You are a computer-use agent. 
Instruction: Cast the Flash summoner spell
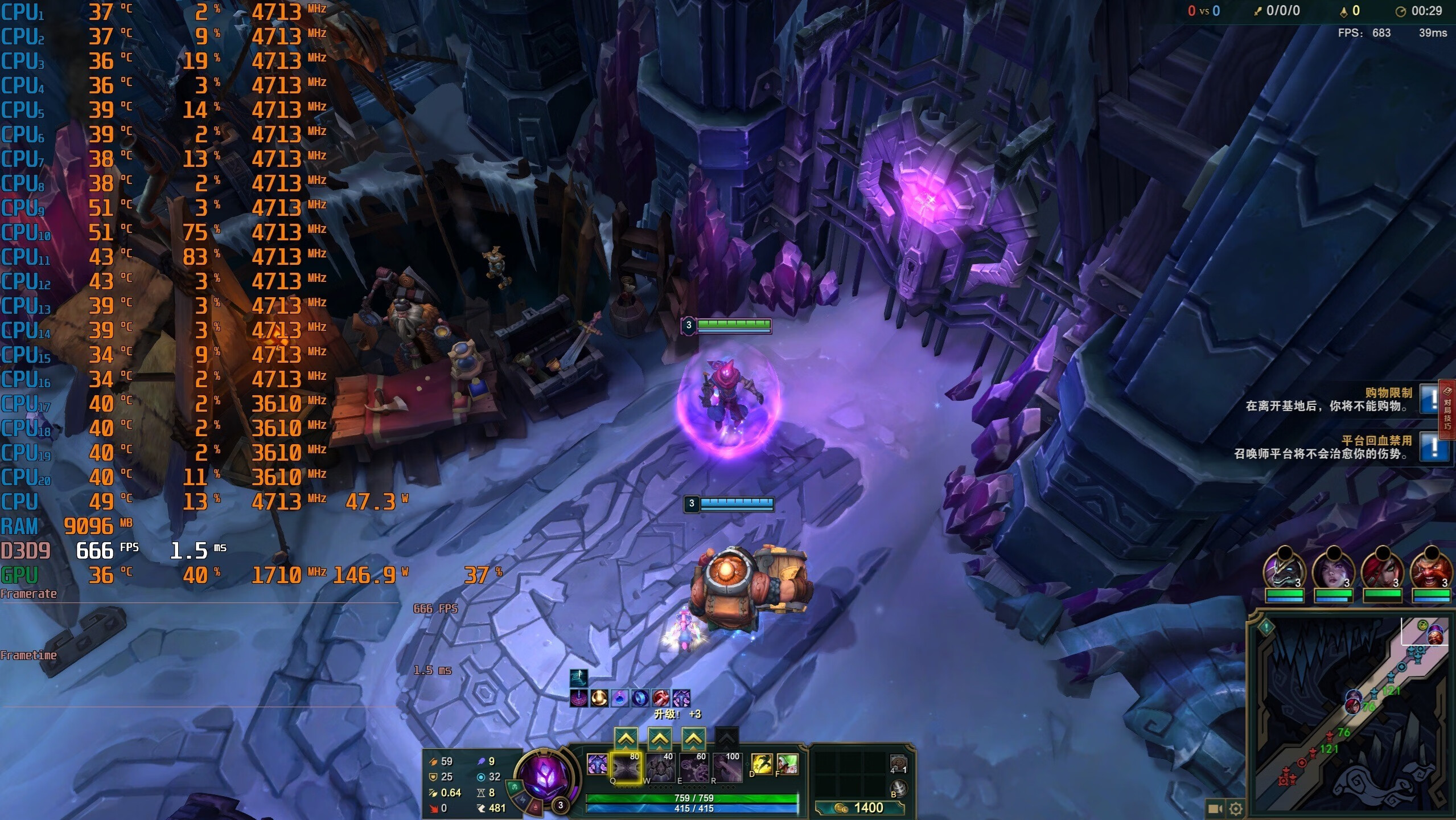(x=762, y=764)
